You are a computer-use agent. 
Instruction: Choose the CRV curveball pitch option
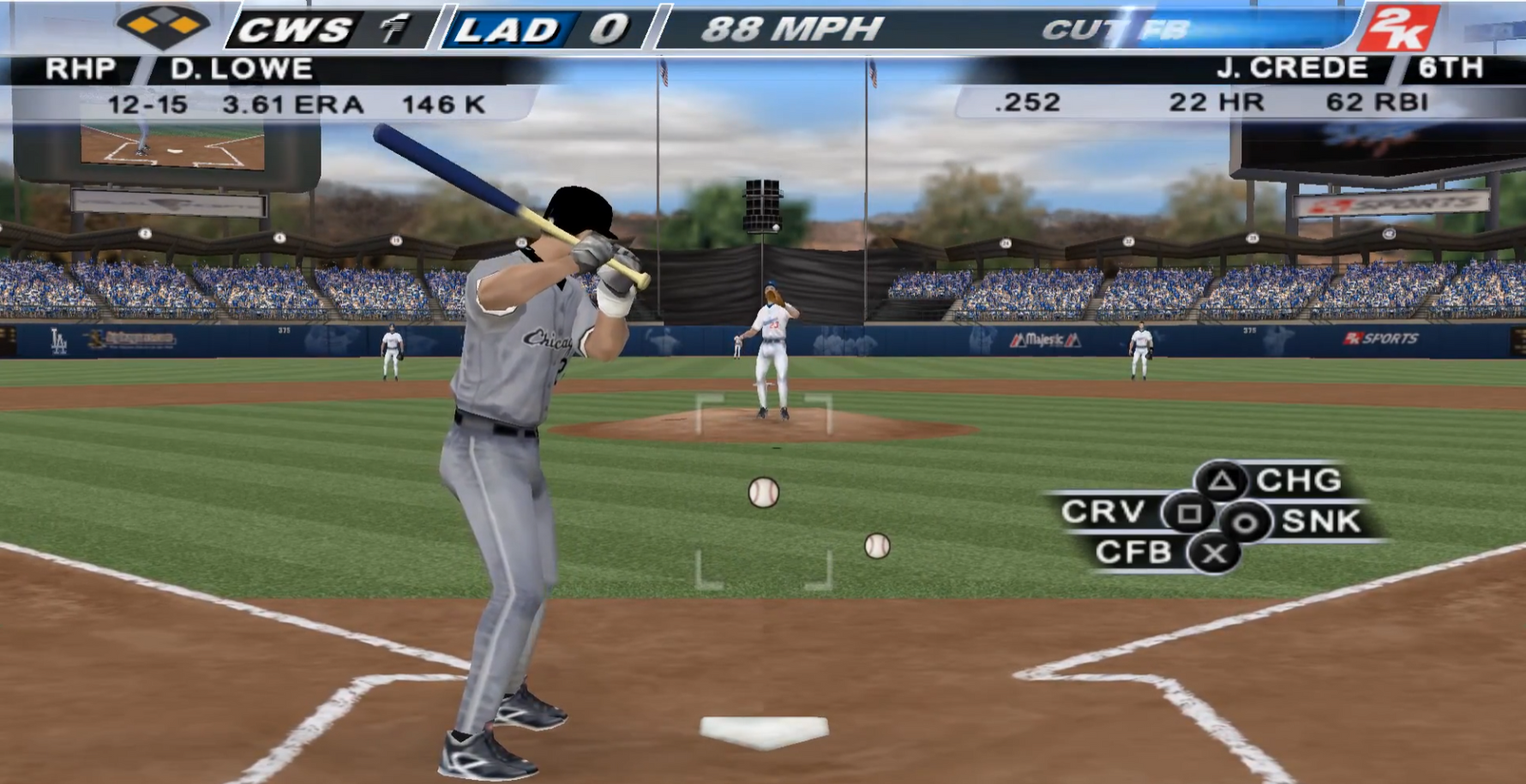pos(1188,513)
